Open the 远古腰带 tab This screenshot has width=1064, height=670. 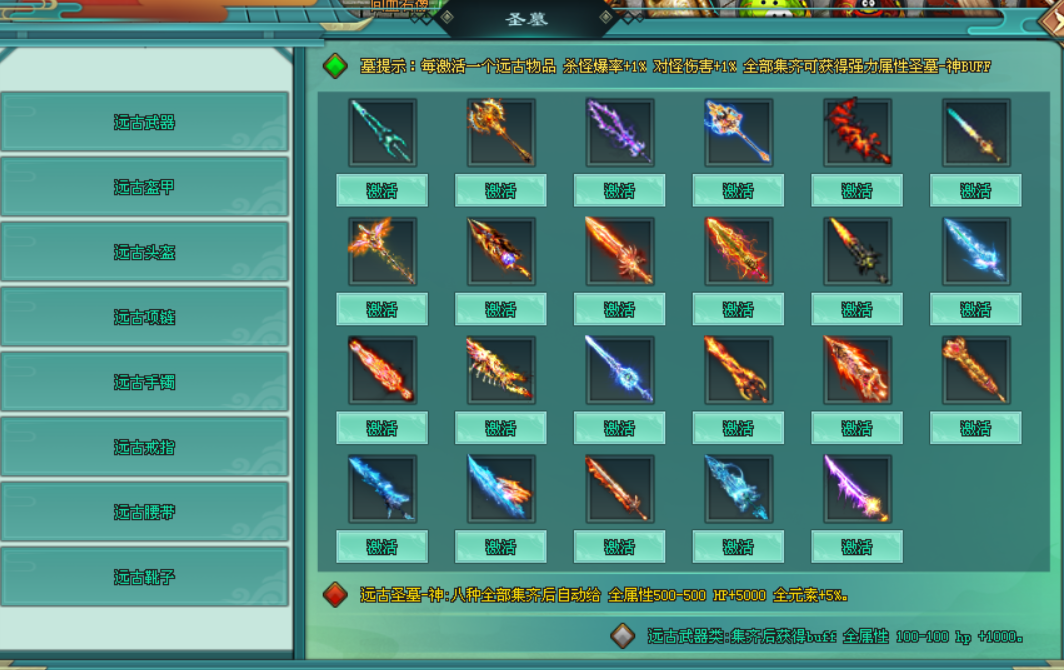click(x=144, y=512)
